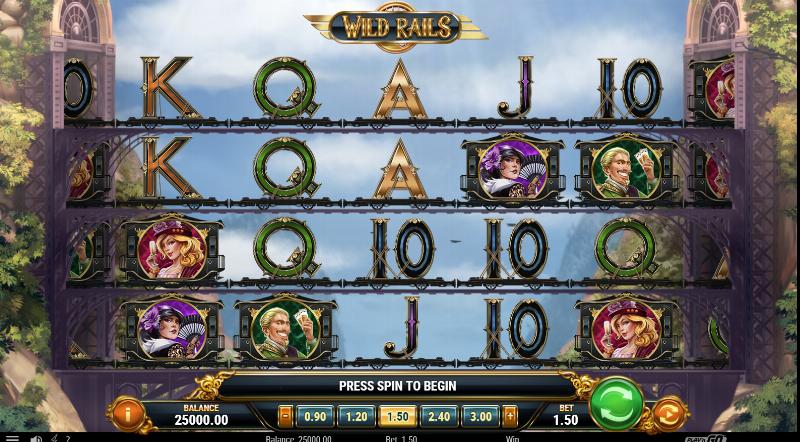This screenshot has width=800, height=442.
Task: Open the orange info paytable button
Action: (127, 412)
